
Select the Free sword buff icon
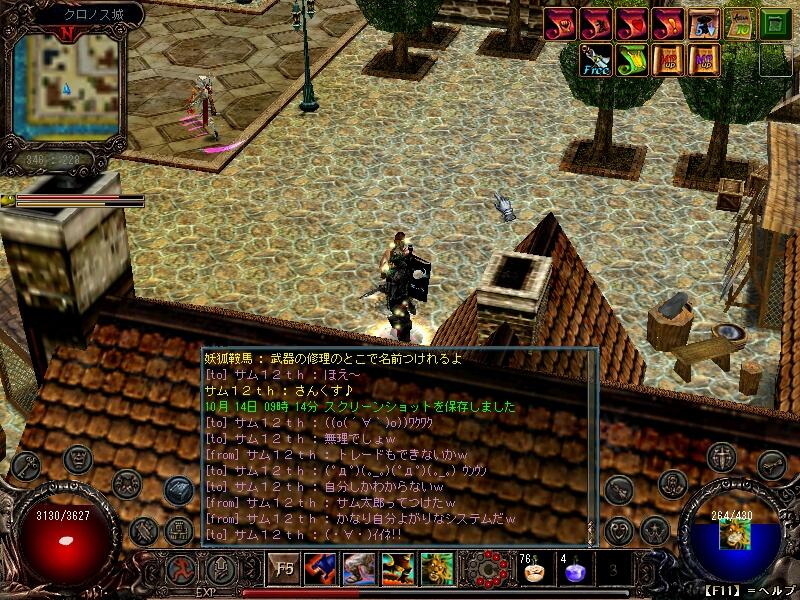595,60
